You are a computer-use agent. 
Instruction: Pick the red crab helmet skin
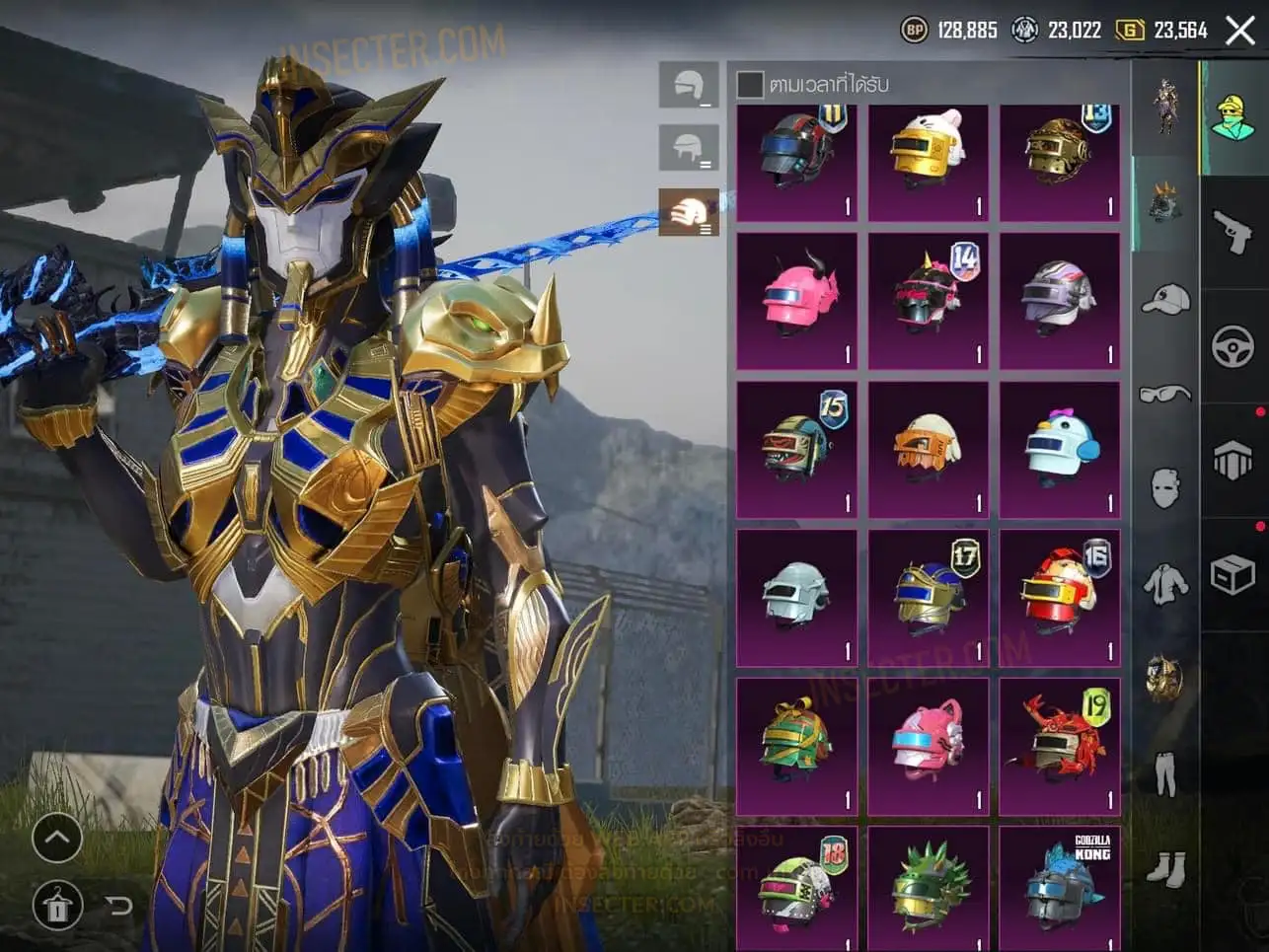tap(1060, 746)
